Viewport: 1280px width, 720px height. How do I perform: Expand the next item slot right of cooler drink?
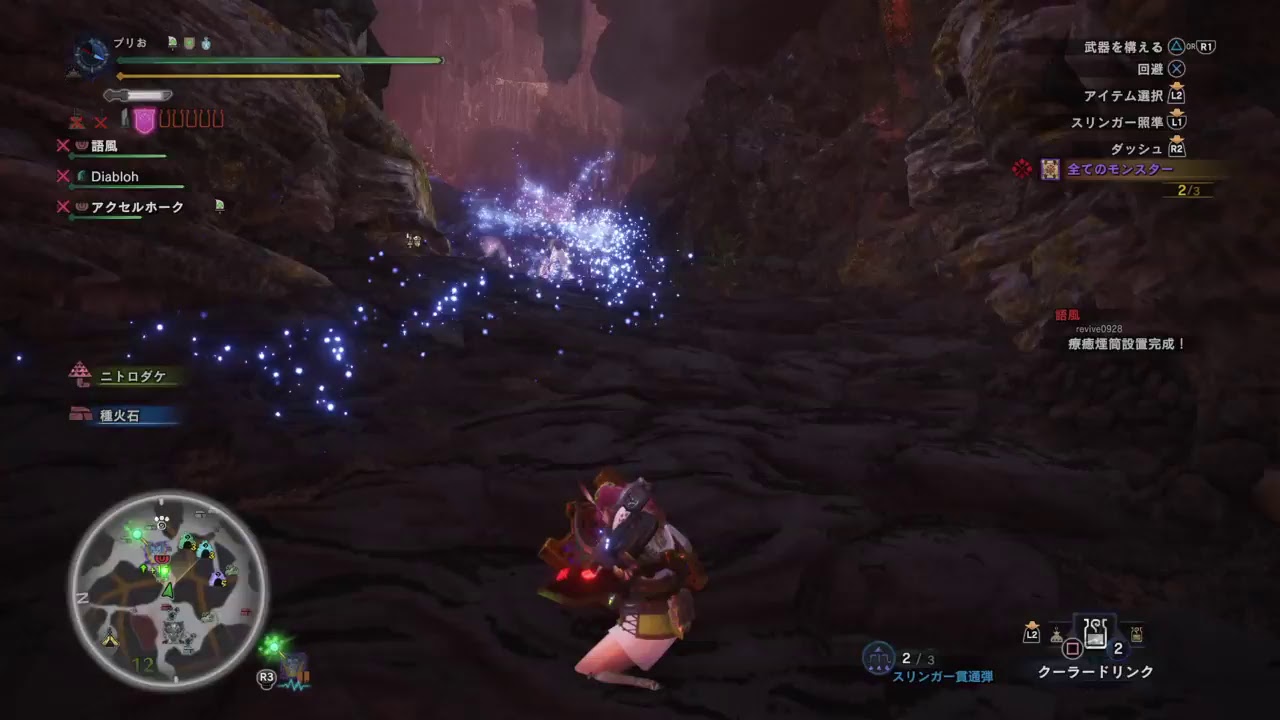click(x=1136, y=633)
